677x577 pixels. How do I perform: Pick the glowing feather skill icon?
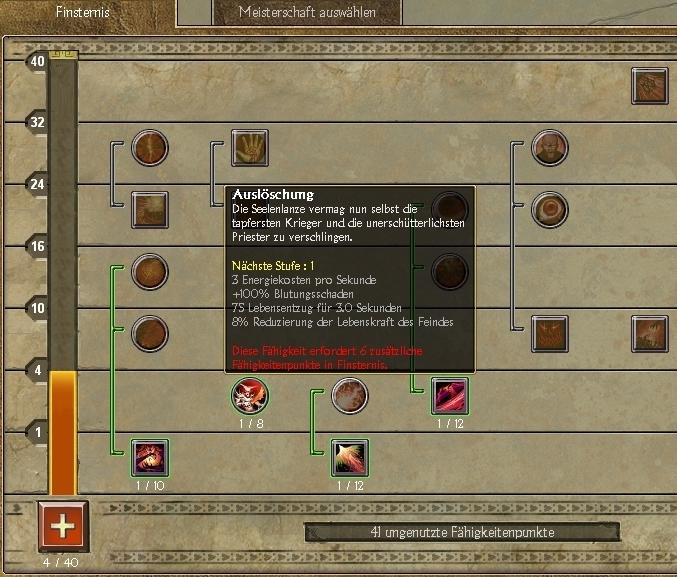point(350,458)
